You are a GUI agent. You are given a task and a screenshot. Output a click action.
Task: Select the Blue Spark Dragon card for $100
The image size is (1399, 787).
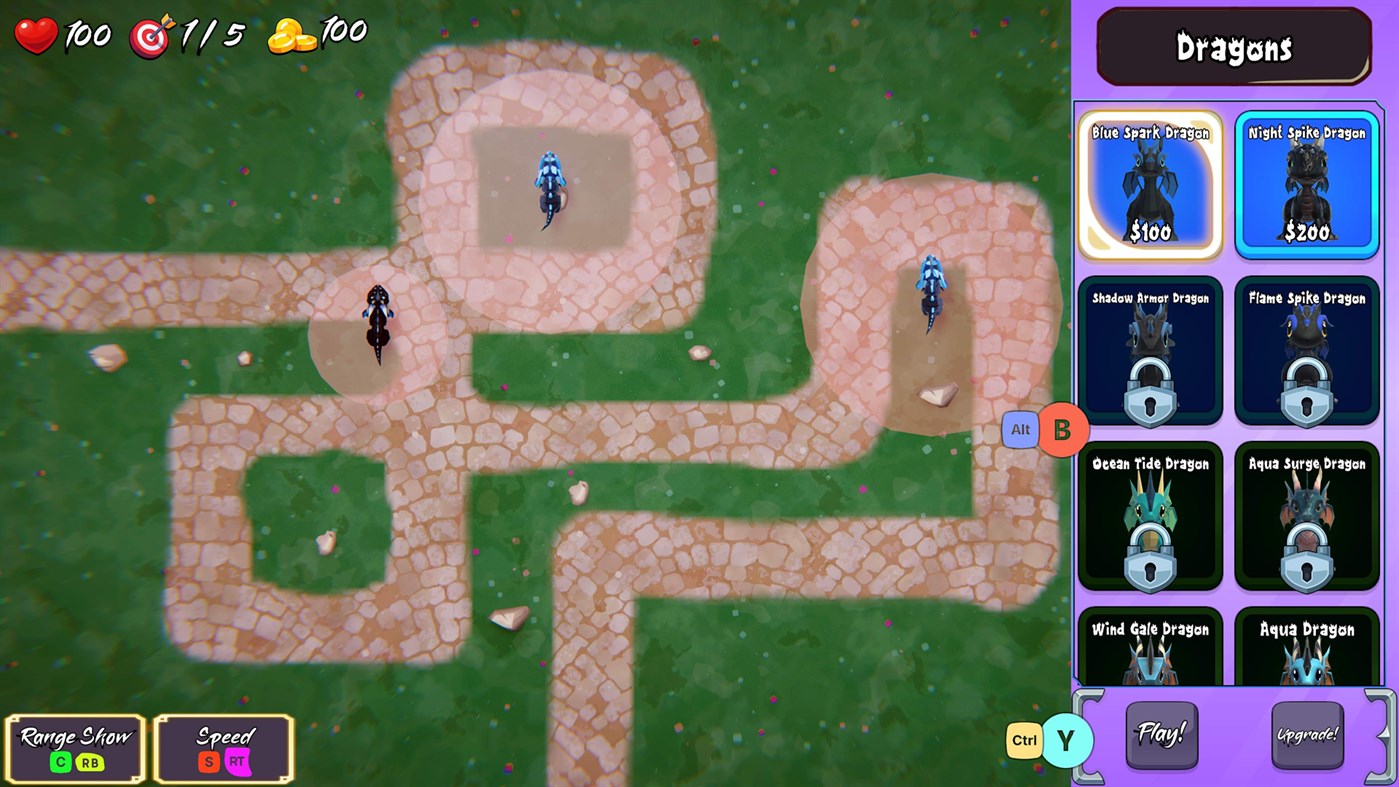click(1150, 184)
